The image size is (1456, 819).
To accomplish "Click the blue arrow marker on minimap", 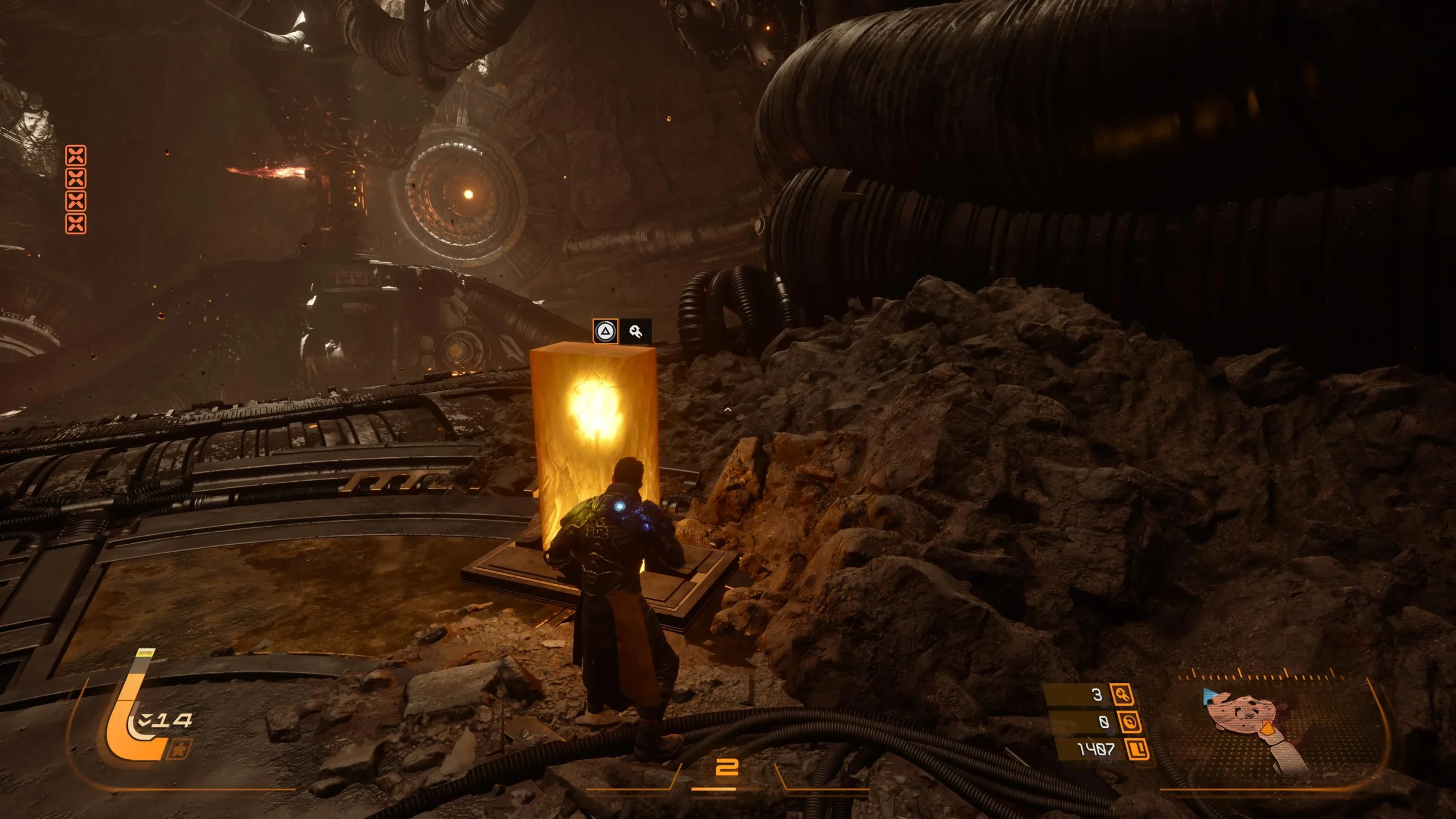I will point(1210,695).
